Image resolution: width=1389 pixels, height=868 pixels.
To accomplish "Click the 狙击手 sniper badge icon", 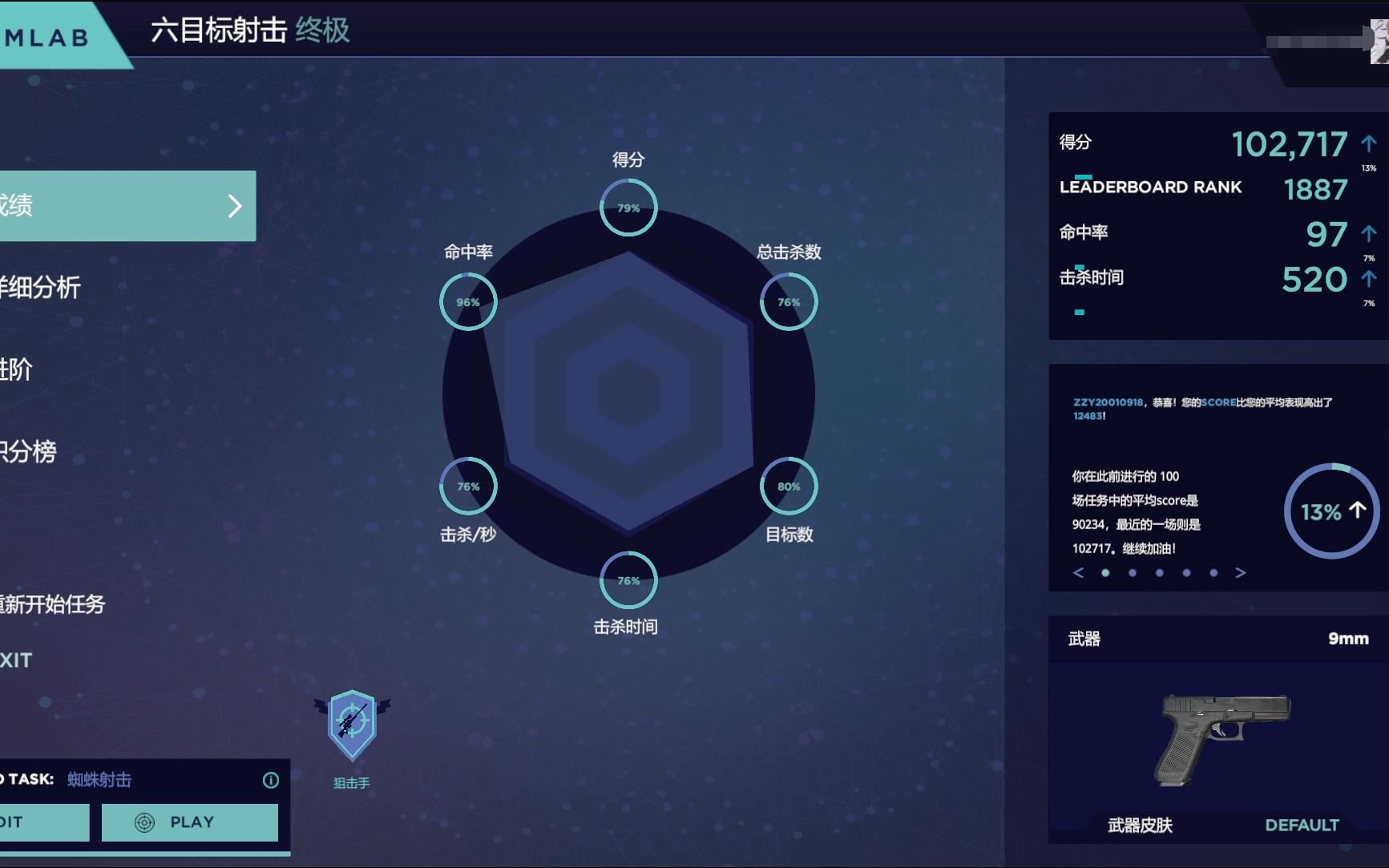I will coord(353,727).
